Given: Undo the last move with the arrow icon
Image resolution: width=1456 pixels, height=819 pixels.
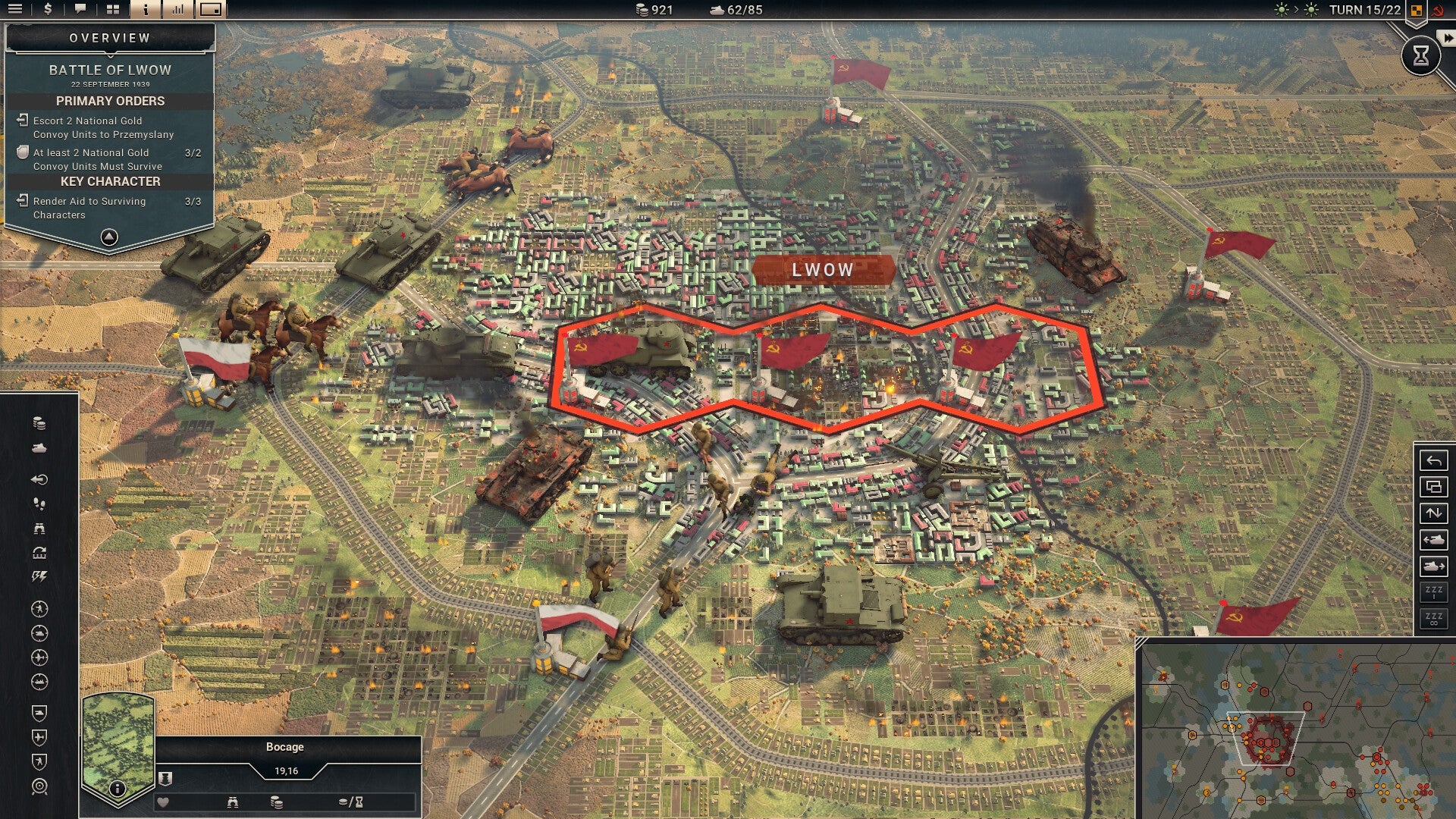Looking at the screenshot, I should pos(1432,462).
